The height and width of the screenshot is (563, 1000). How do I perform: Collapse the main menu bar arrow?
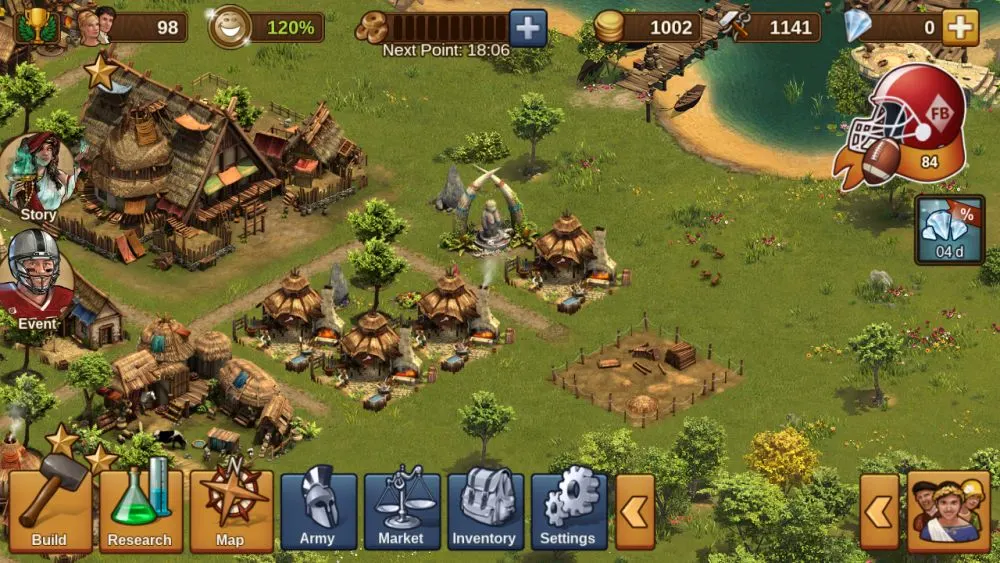tap(635, 512)
